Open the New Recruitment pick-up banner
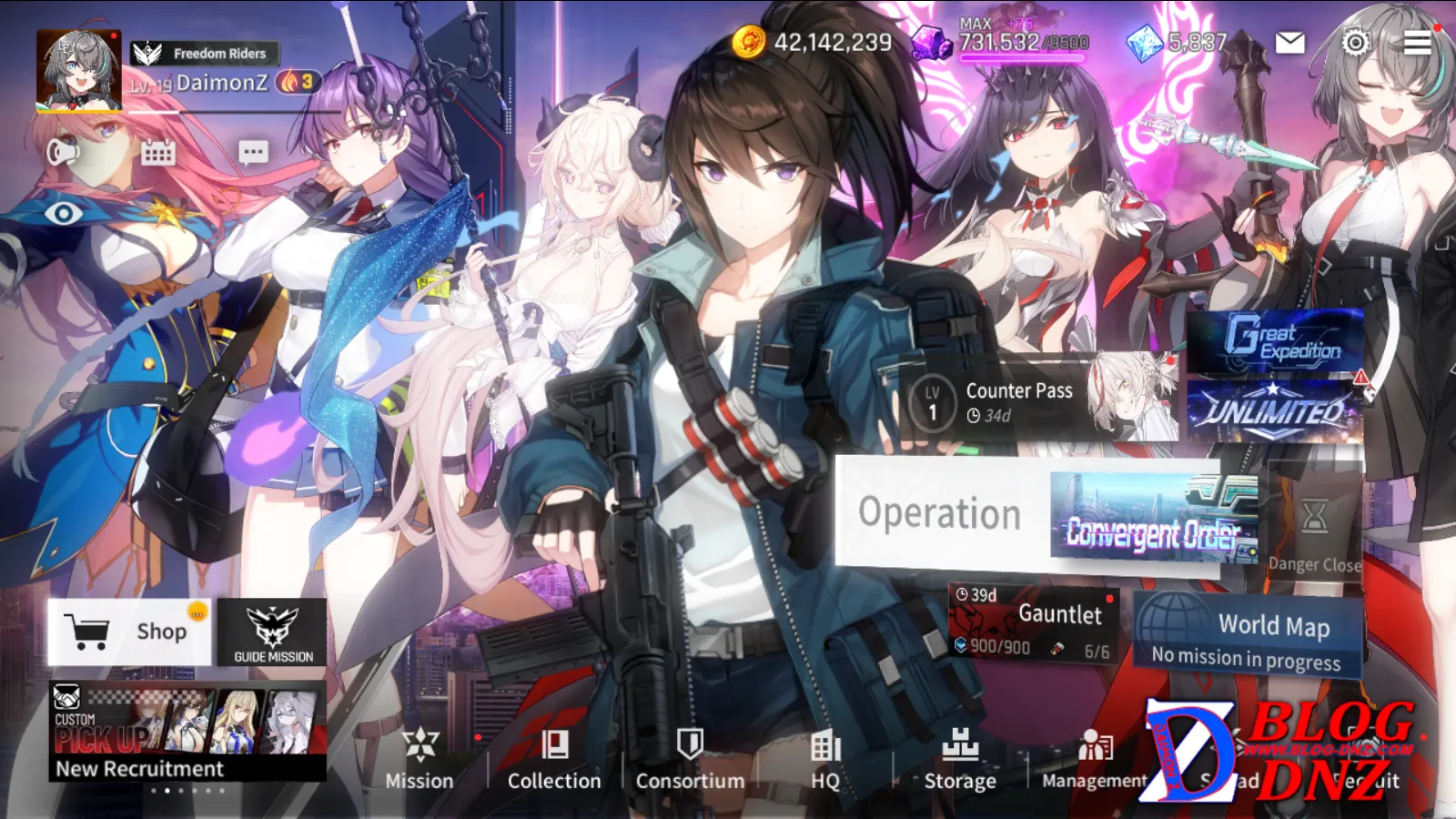The width and height of the screenshot is (1456, 819). [x=187, y=731]
